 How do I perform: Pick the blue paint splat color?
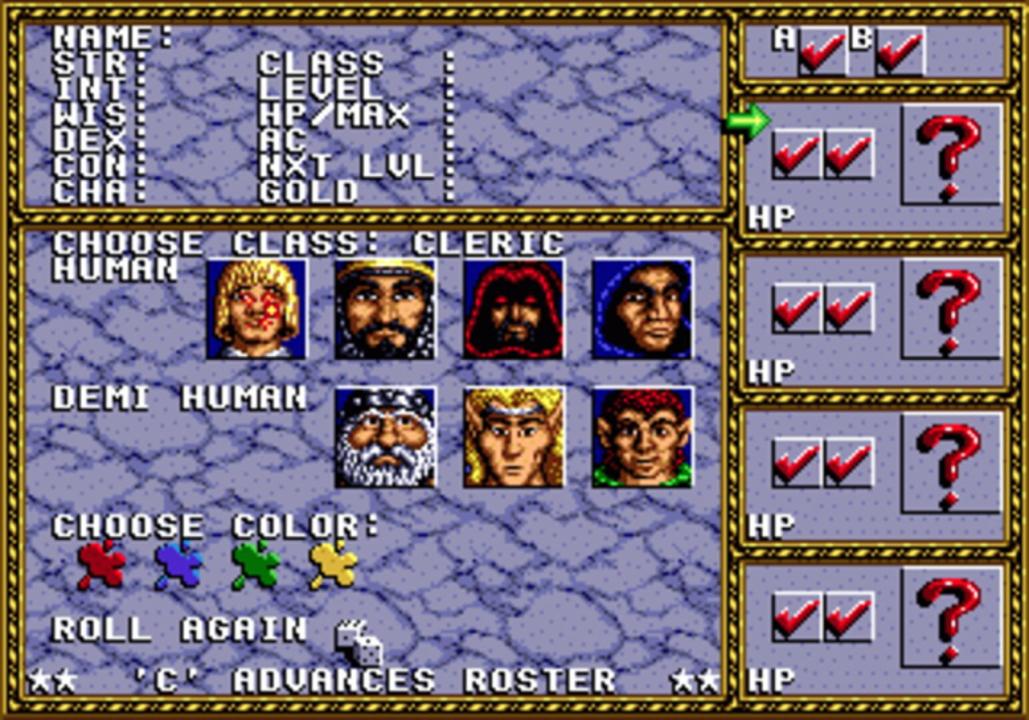click(179, 565)
